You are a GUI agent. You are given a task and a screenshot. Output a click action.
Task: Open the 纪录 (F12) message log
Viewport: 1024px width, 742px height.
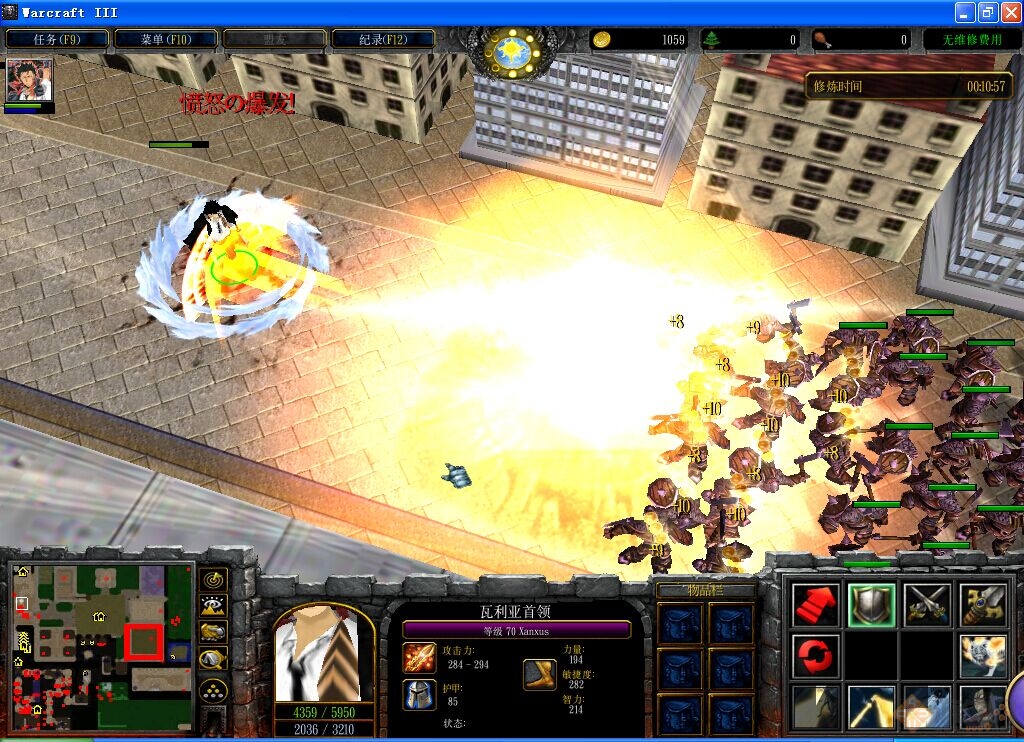click(383, 39)
